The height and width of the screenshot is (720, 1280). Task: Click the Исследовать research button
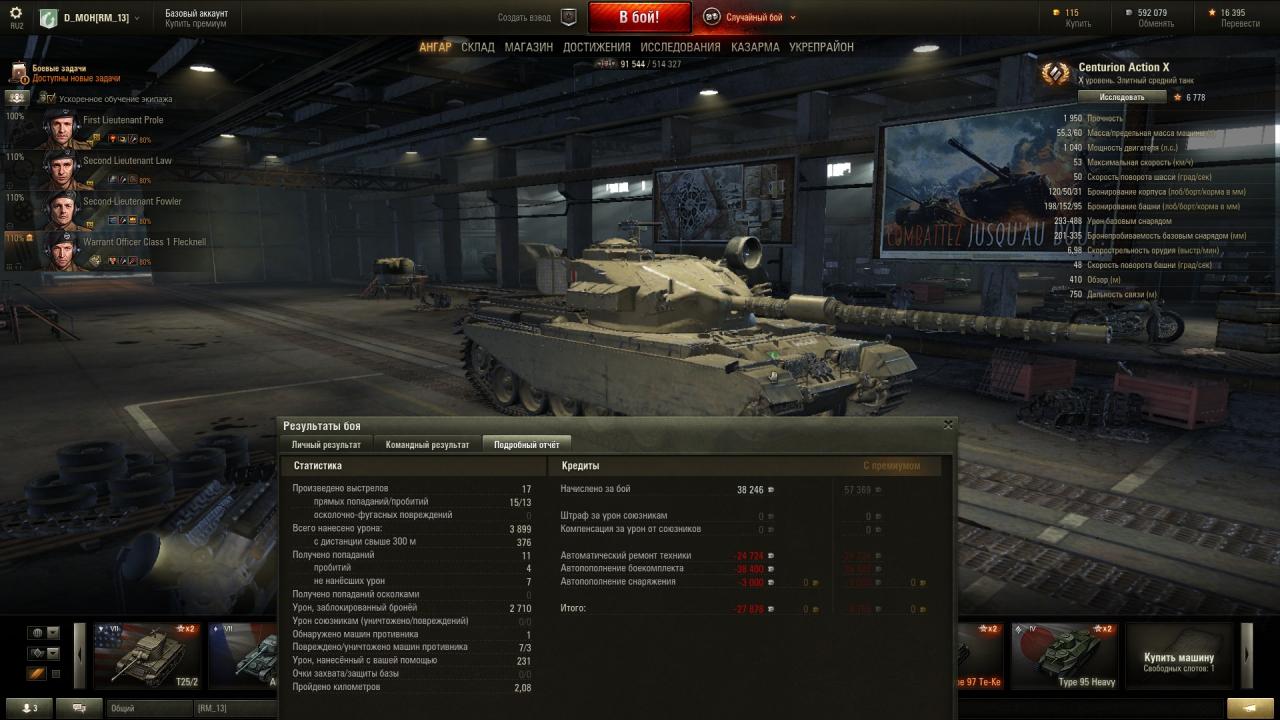click(x=1122, y=97)
